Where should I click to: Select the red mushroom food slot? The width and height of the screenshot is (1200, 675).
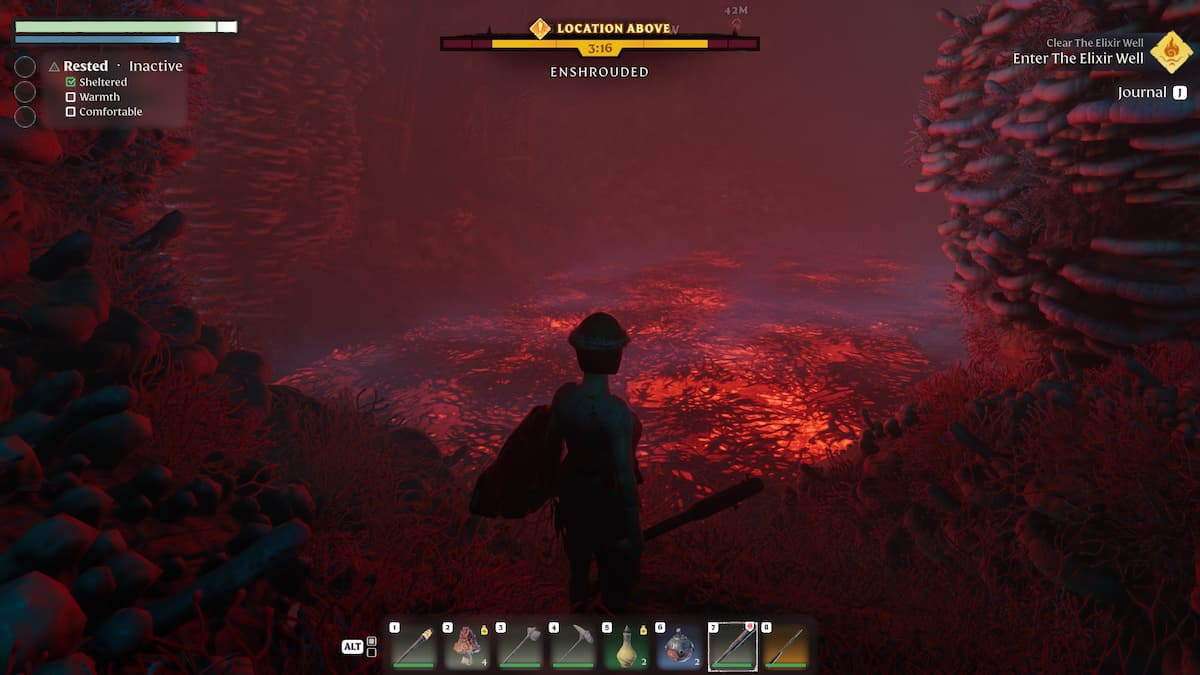coord(466,647)
